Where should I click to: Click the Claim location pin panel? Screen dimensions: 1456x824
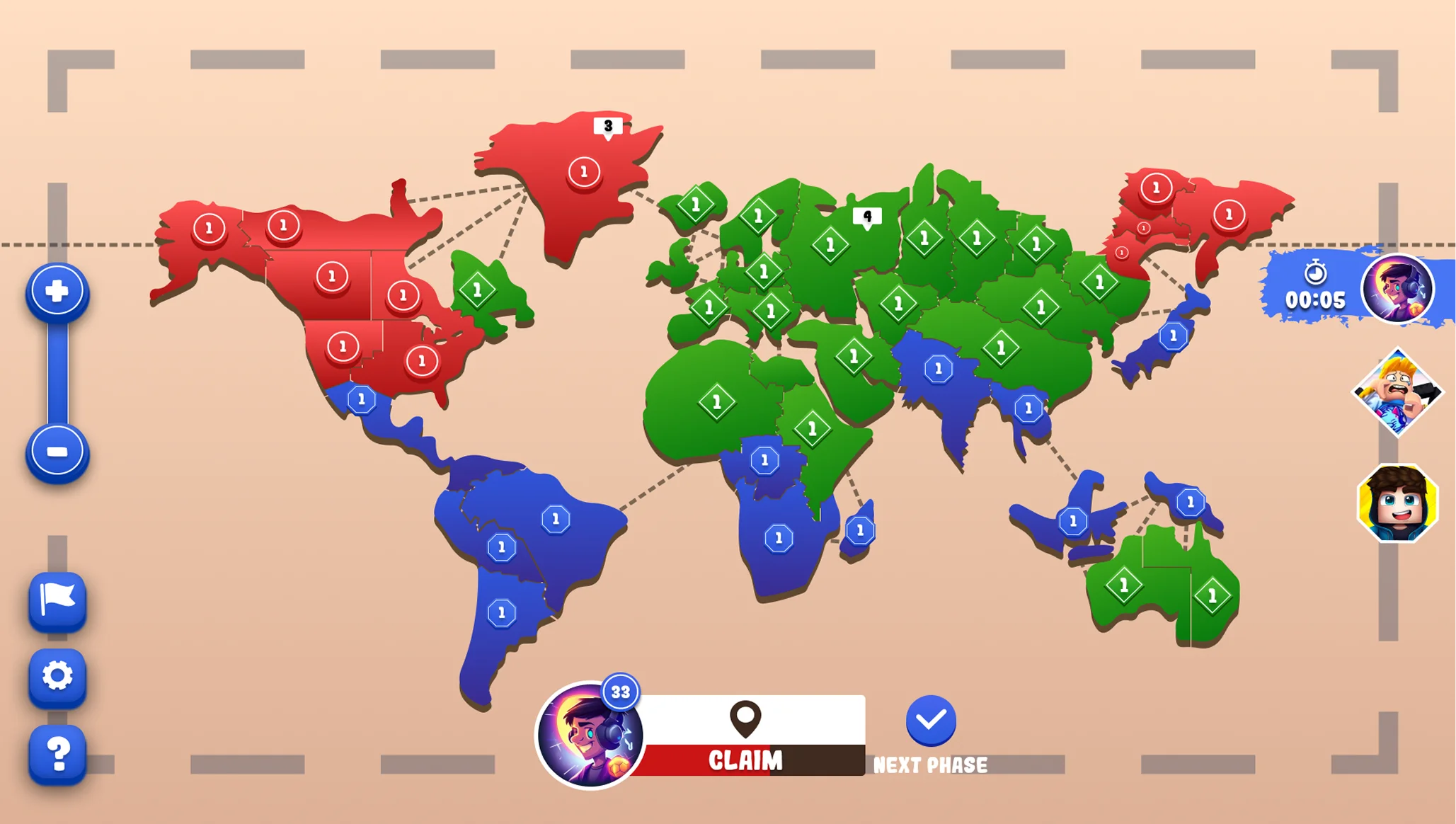click(x=746, y=734)
